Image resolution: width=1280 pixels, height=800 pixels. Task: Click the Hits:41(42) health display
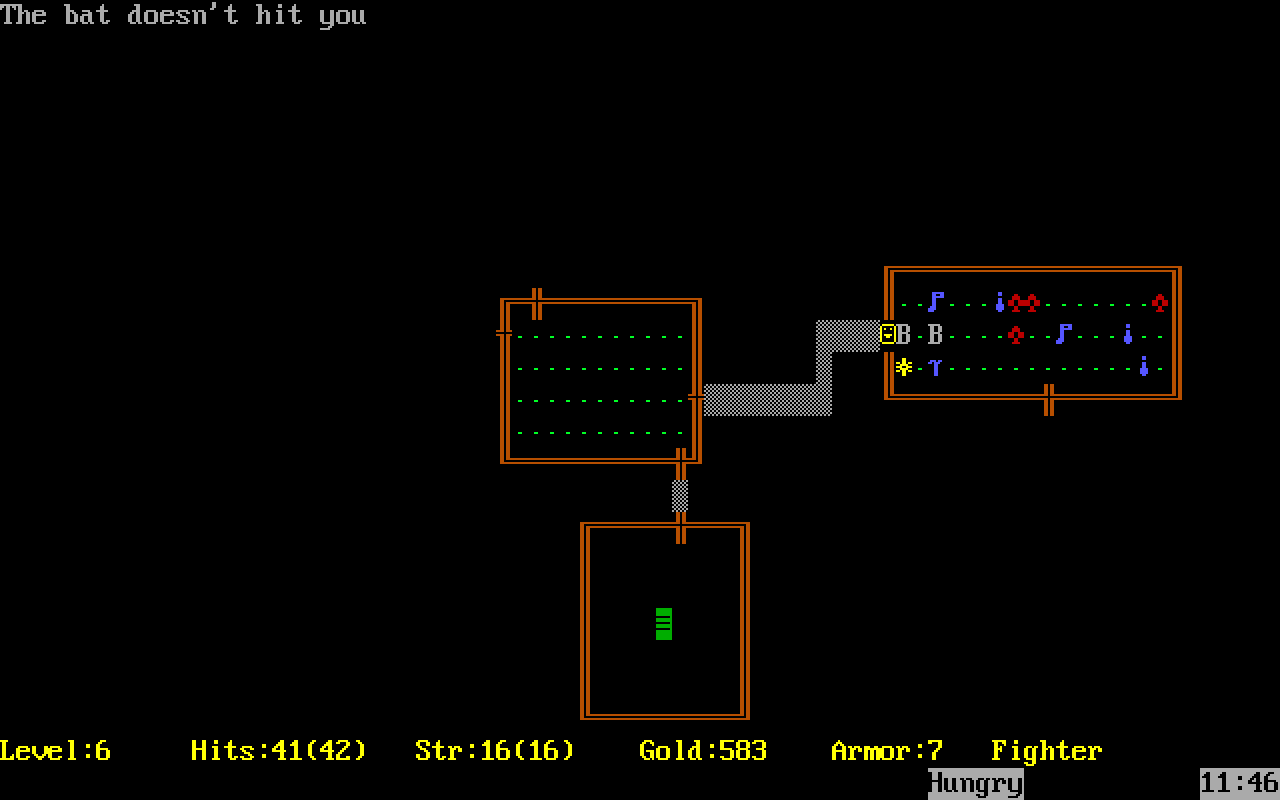[x=277, y=750]
